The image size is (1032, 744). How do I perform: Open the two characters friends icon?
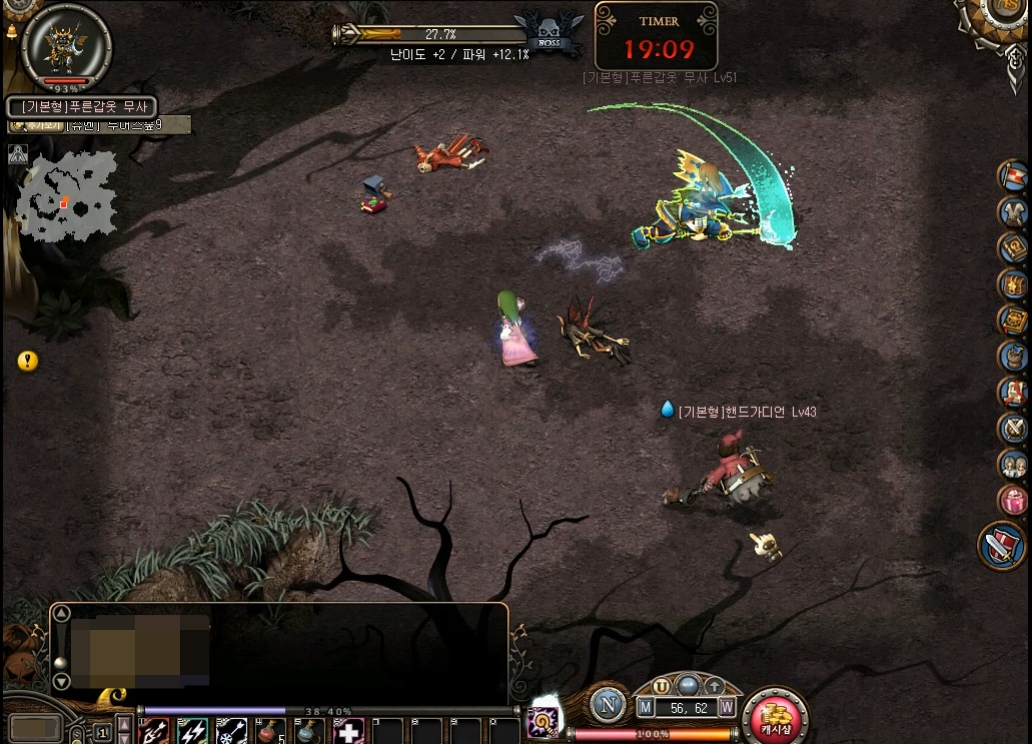click(1013, 464)
